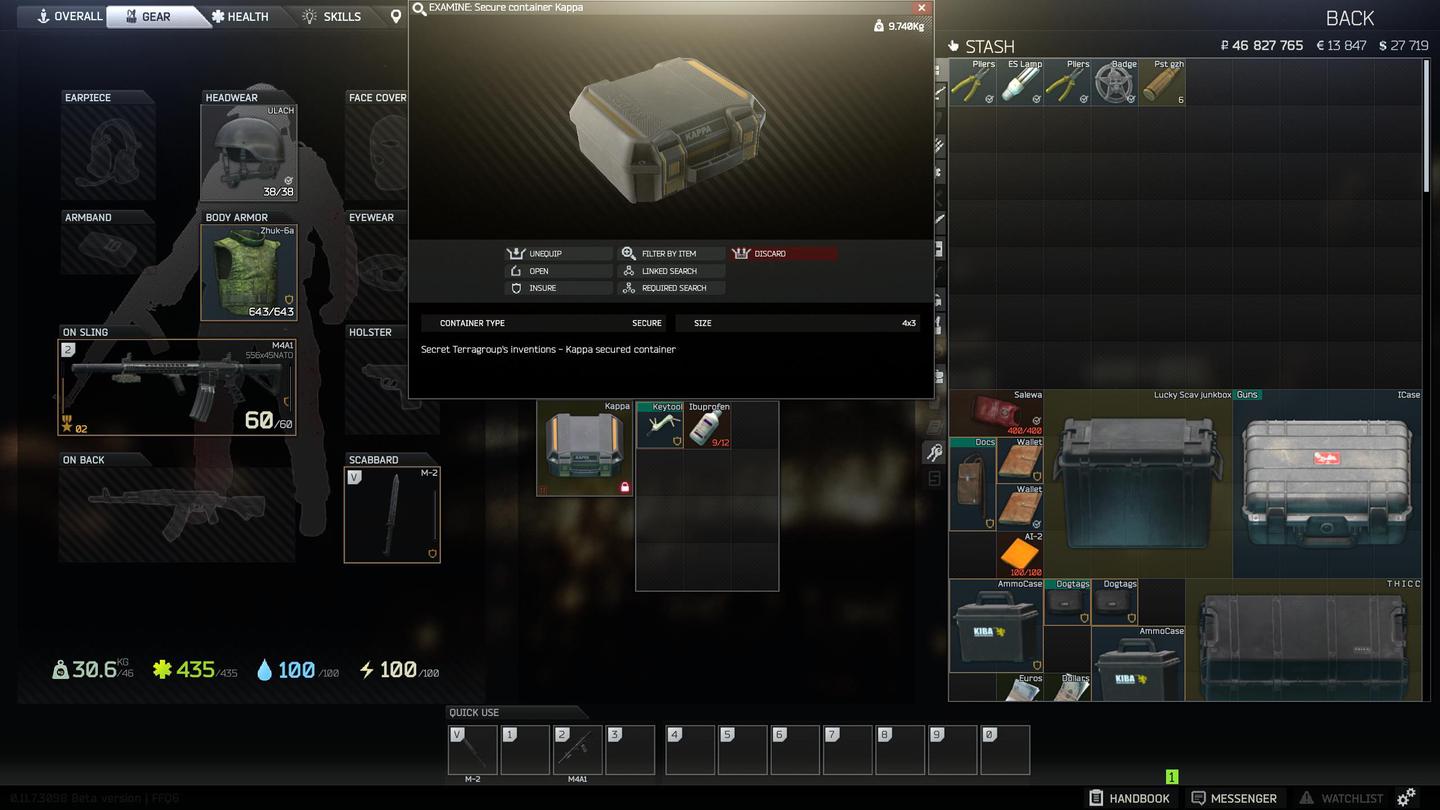Open the Handbook

click(x=1130, y=798)
